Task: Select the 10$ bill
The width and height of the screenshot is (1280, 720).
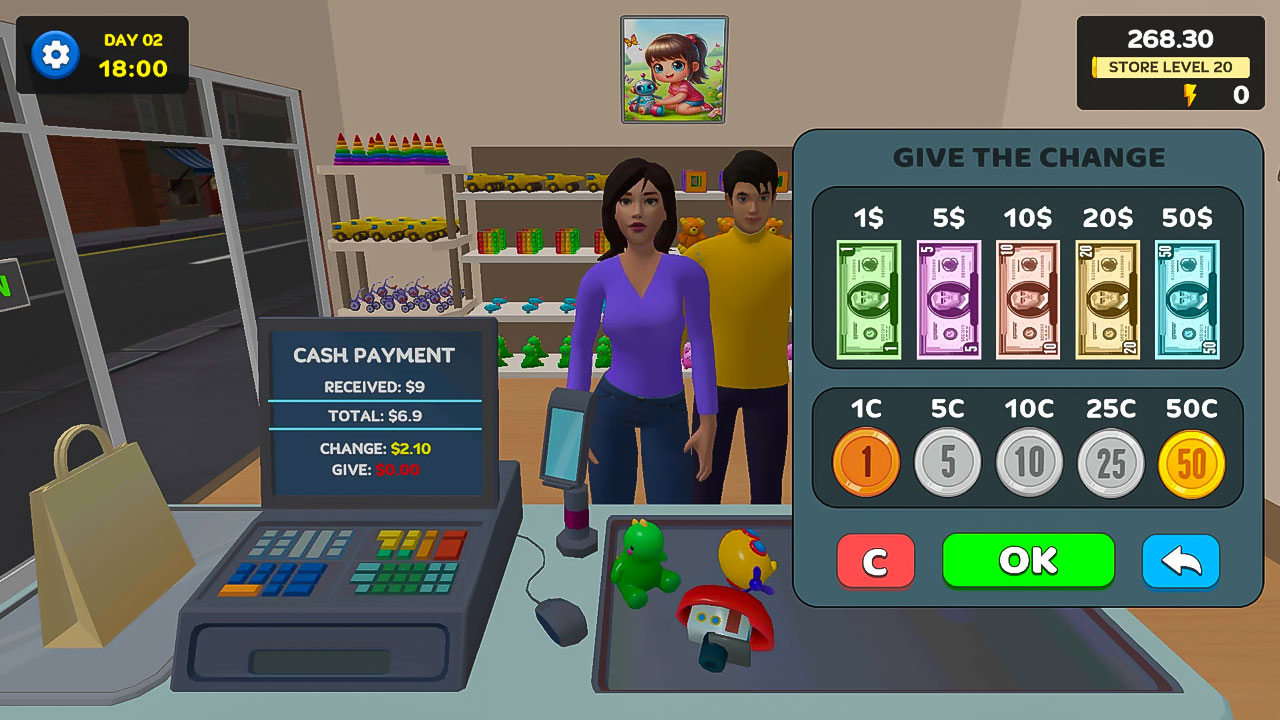Action: 1027,297
